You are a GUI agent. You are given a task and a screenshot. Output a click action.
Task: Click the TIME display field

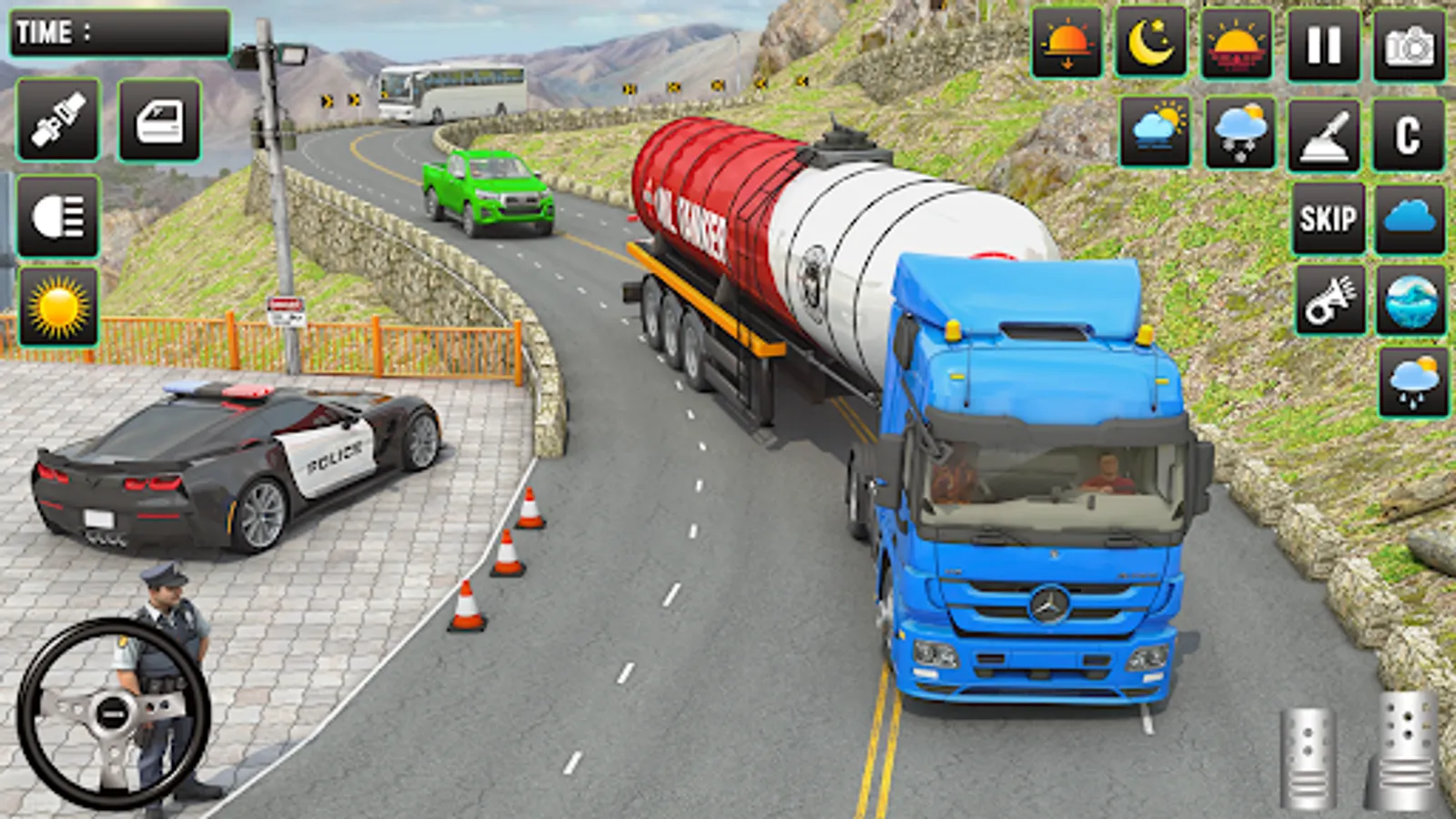[118, 32]
